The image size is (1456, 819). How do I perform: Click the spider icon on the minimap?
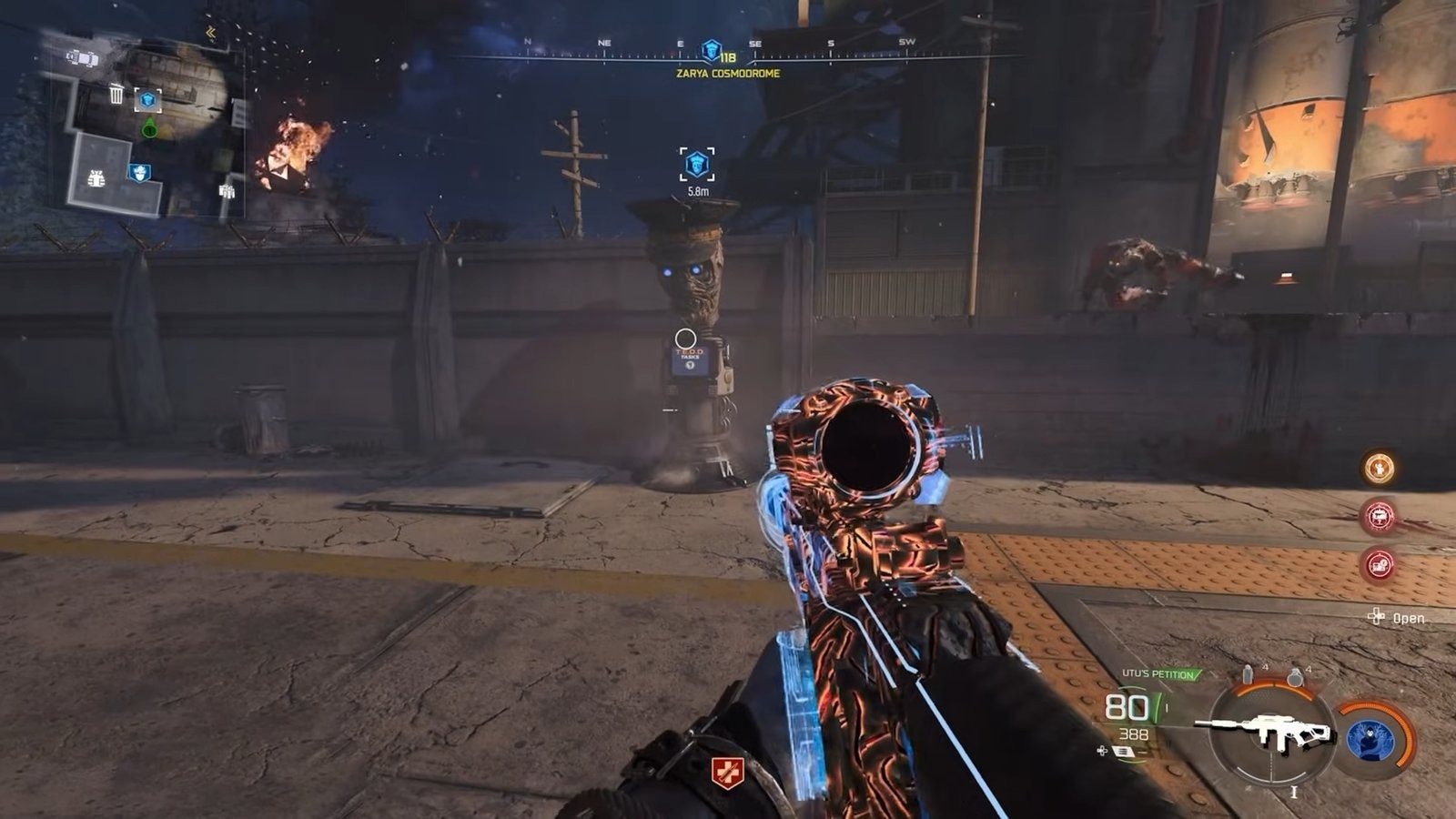[95, 178]
